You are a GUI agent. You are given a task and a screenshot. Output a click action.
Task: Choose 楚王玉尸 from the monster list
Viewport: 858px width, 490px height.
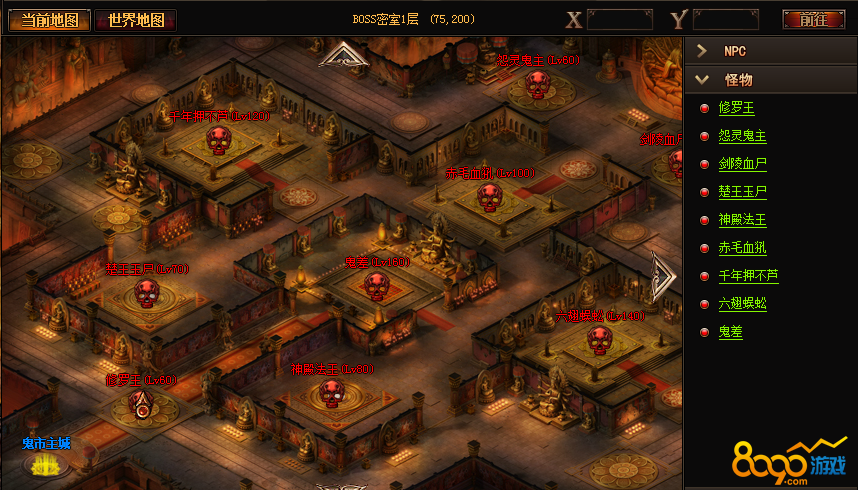coord(742,192)
